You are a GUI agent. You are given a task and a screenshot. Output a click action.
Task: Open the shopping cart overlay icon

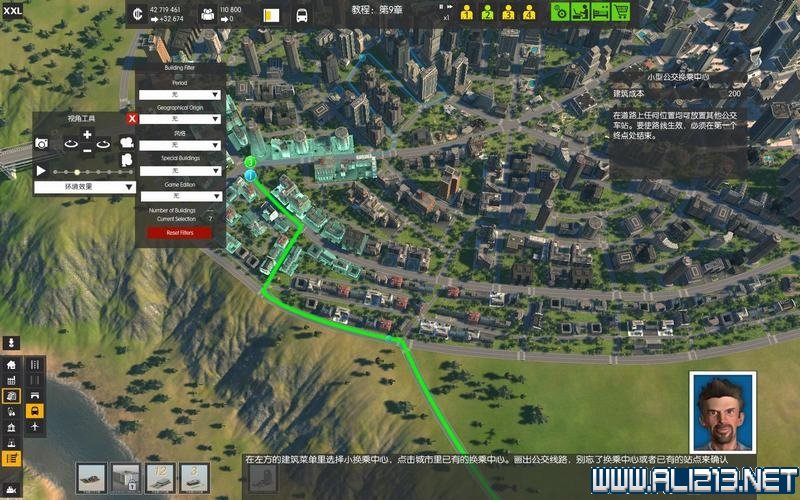621,13
